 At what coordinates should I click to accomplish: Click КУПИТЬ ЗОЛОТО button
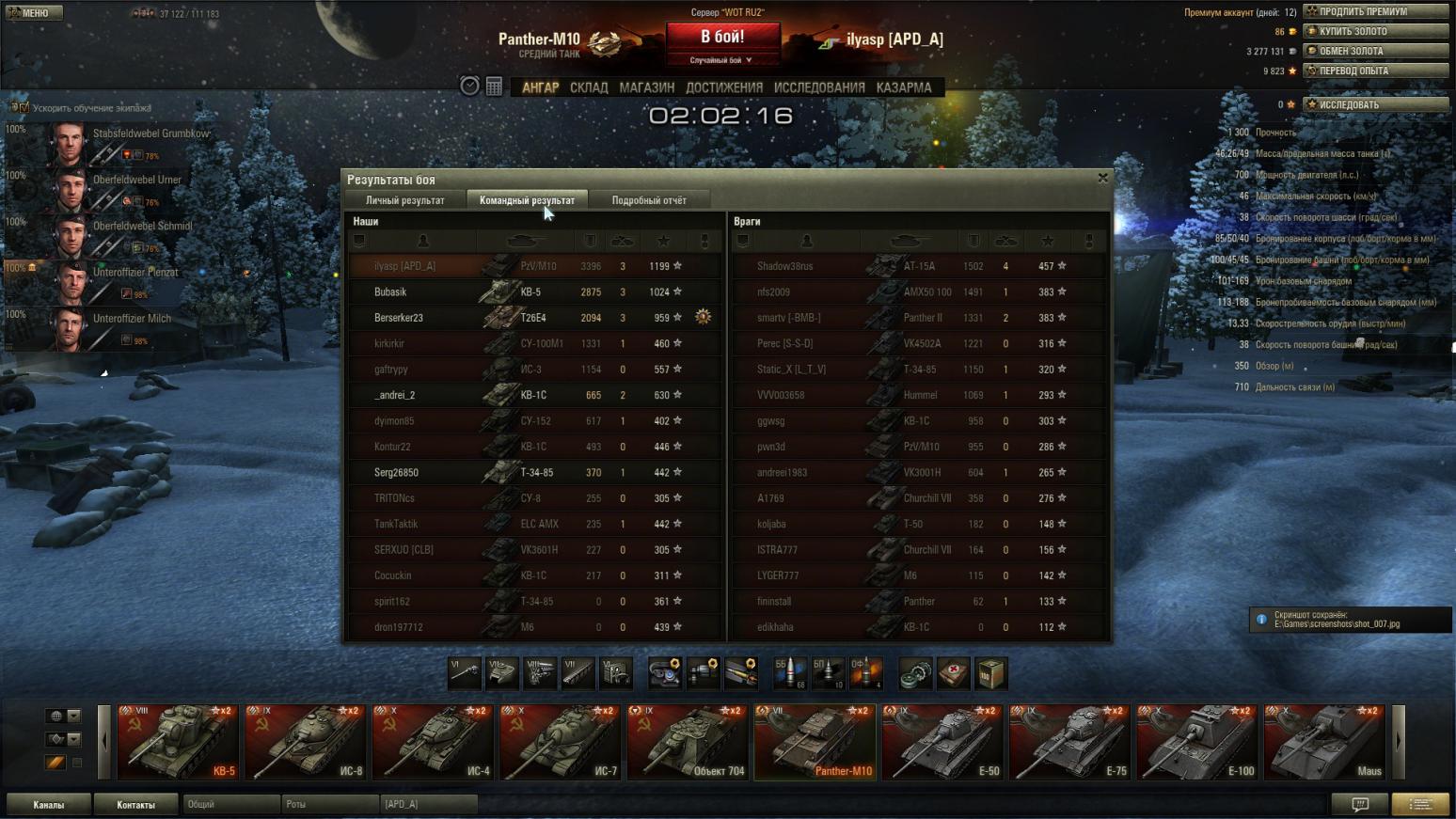click(x=1375, y=31)
